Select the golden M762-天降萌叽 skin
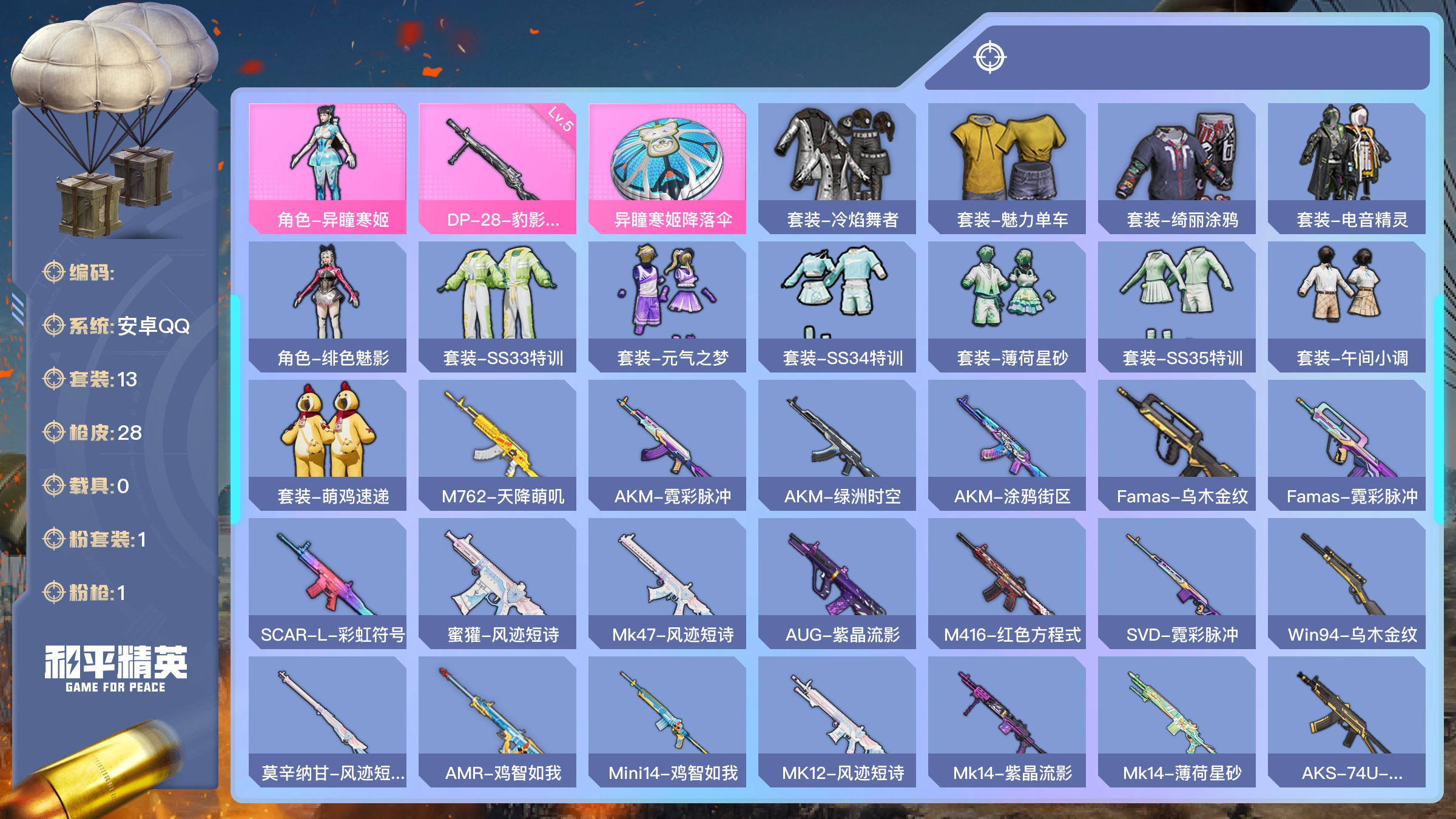 tap(497, 444)
